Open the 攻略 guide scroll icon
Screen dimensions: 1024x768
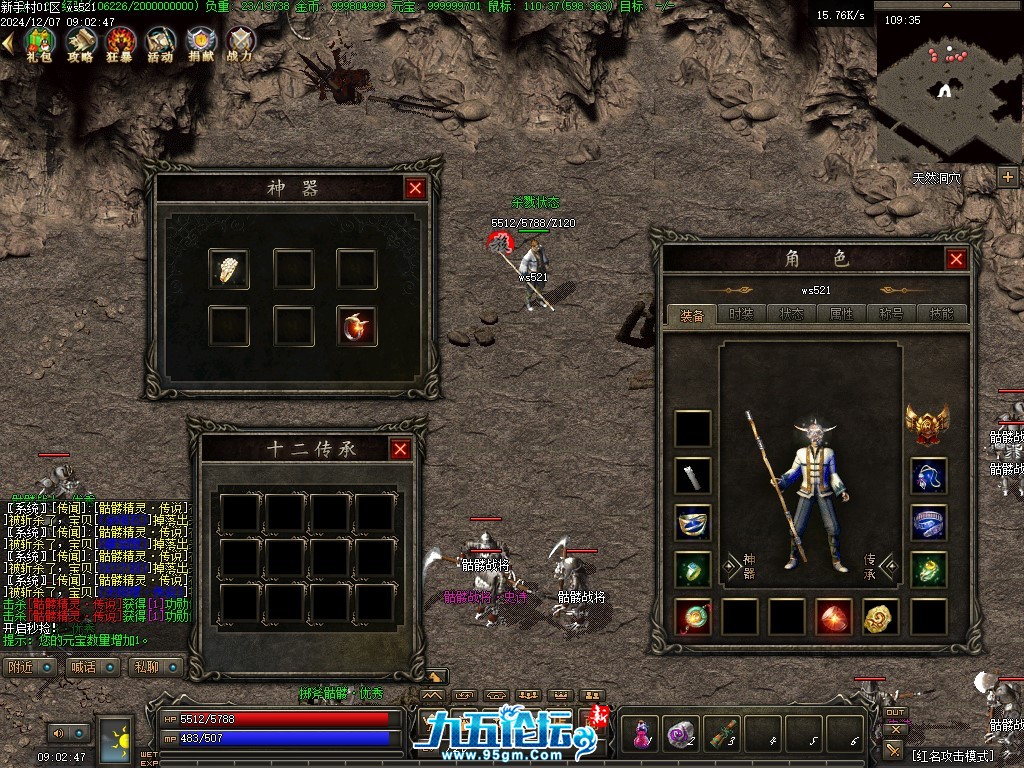coord(80,44)
